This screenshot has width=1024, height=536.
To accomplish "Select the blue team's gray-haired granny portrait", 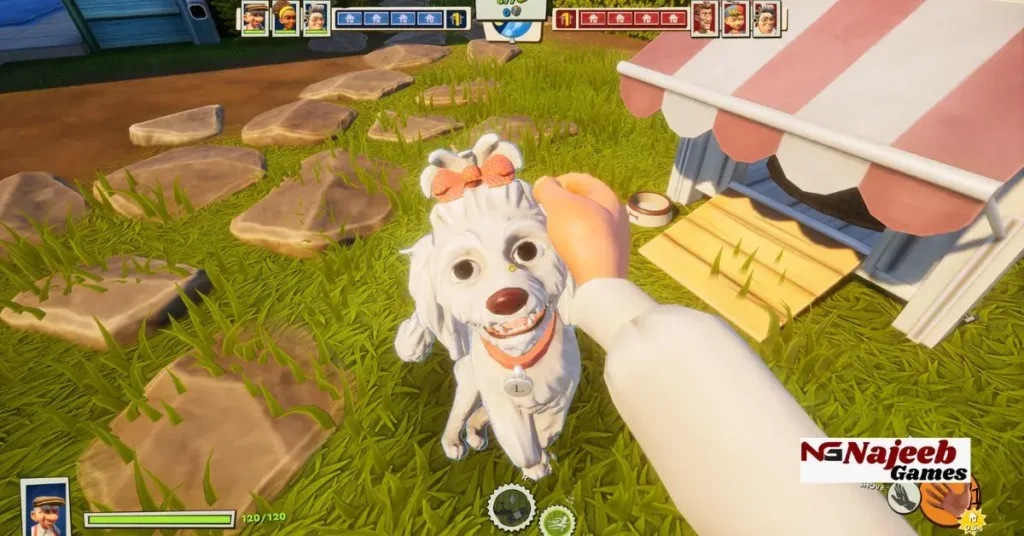I will 316,18.
